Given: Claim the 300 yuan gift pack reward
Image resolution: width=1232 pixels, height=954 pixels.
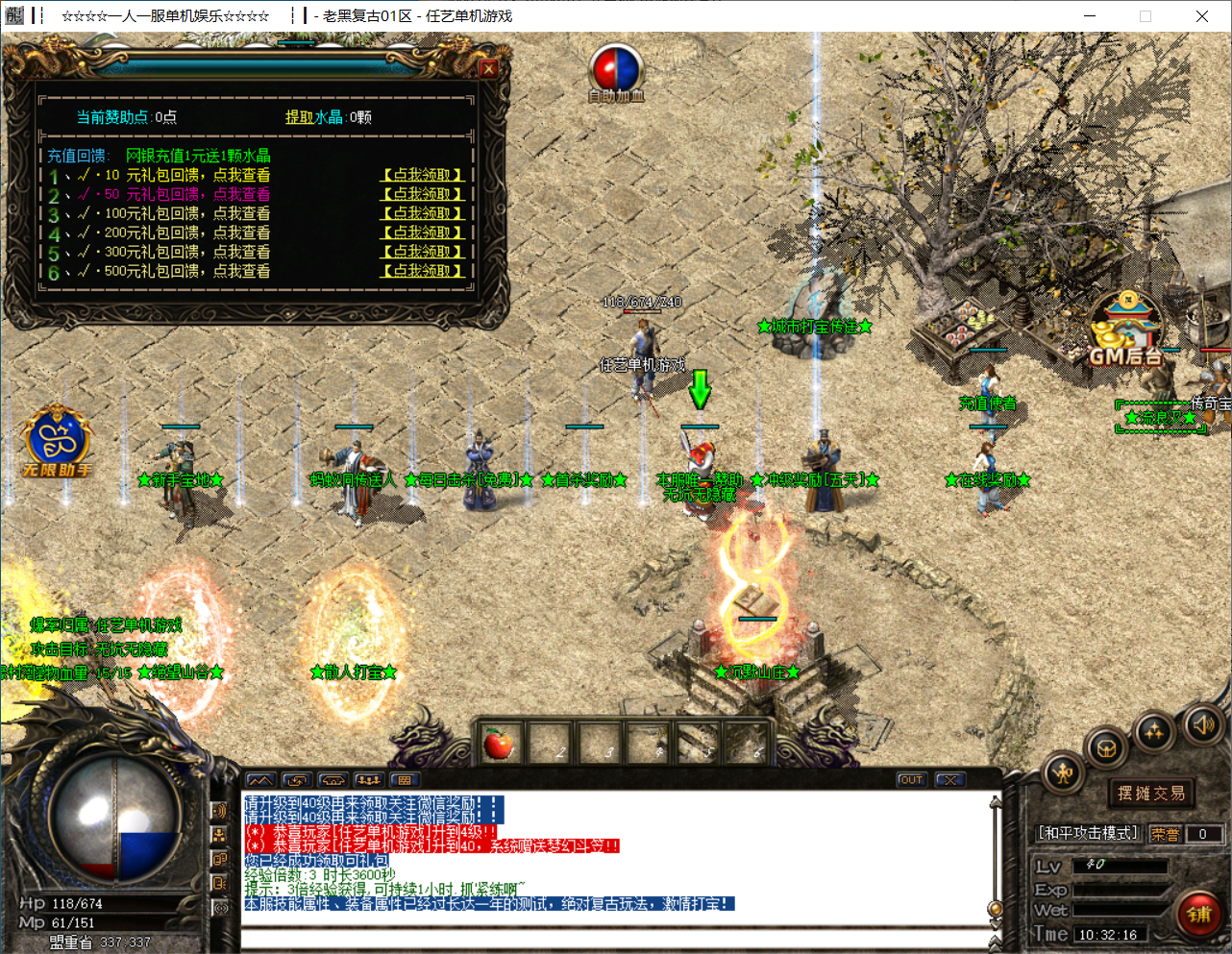Looking at the screenshot, I should coord(423,252).
